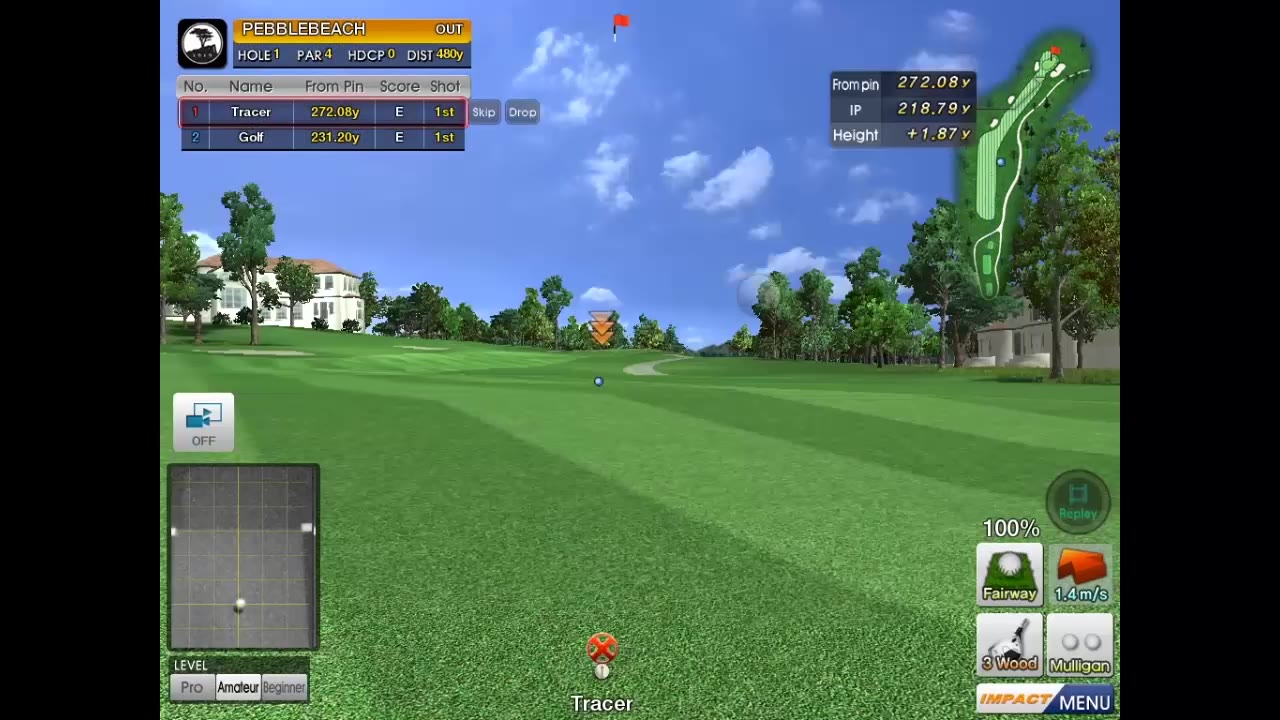The image size is (1280, 720).
Task: Select Pro difficulty level
Action: (x=191, y=687)
